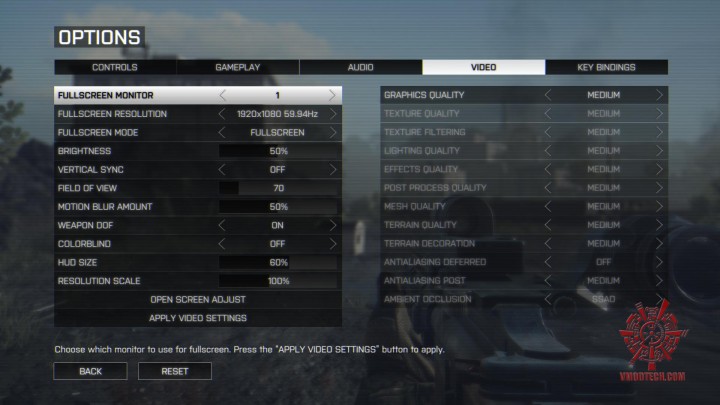This screenshot has width=720, height=405.
Task: Switch to the Controls tab
Action: tap(115, 67)
